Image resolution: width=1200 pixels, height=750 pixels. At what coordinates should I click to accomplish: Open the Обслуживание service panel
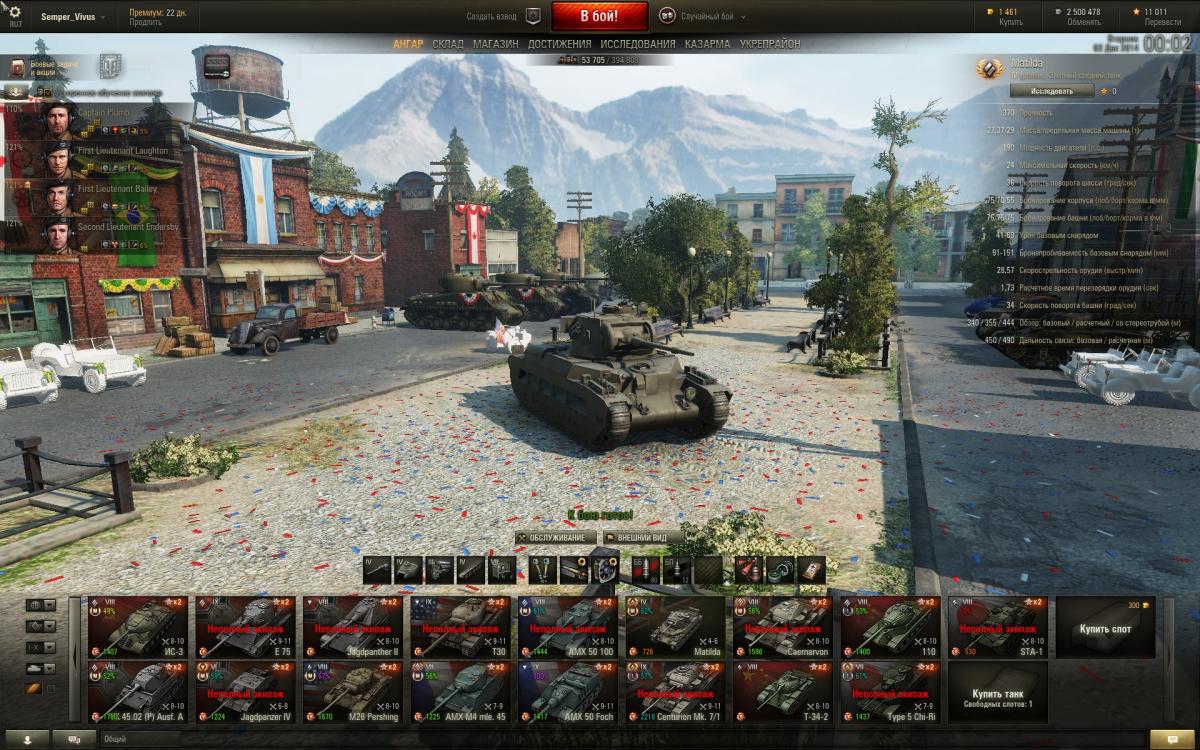(556, 537)
